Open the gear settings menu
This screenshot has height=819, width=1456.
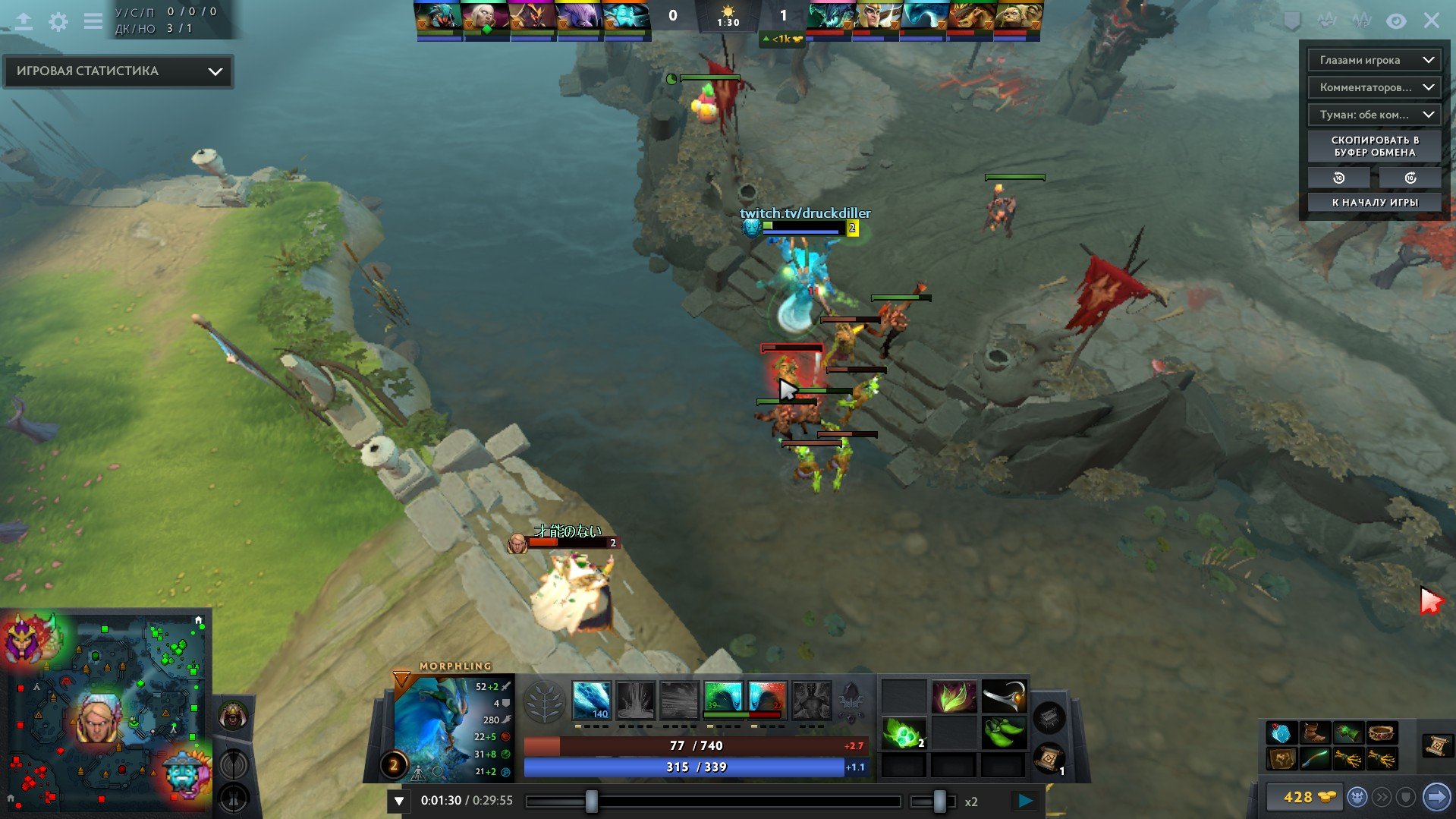58,21
